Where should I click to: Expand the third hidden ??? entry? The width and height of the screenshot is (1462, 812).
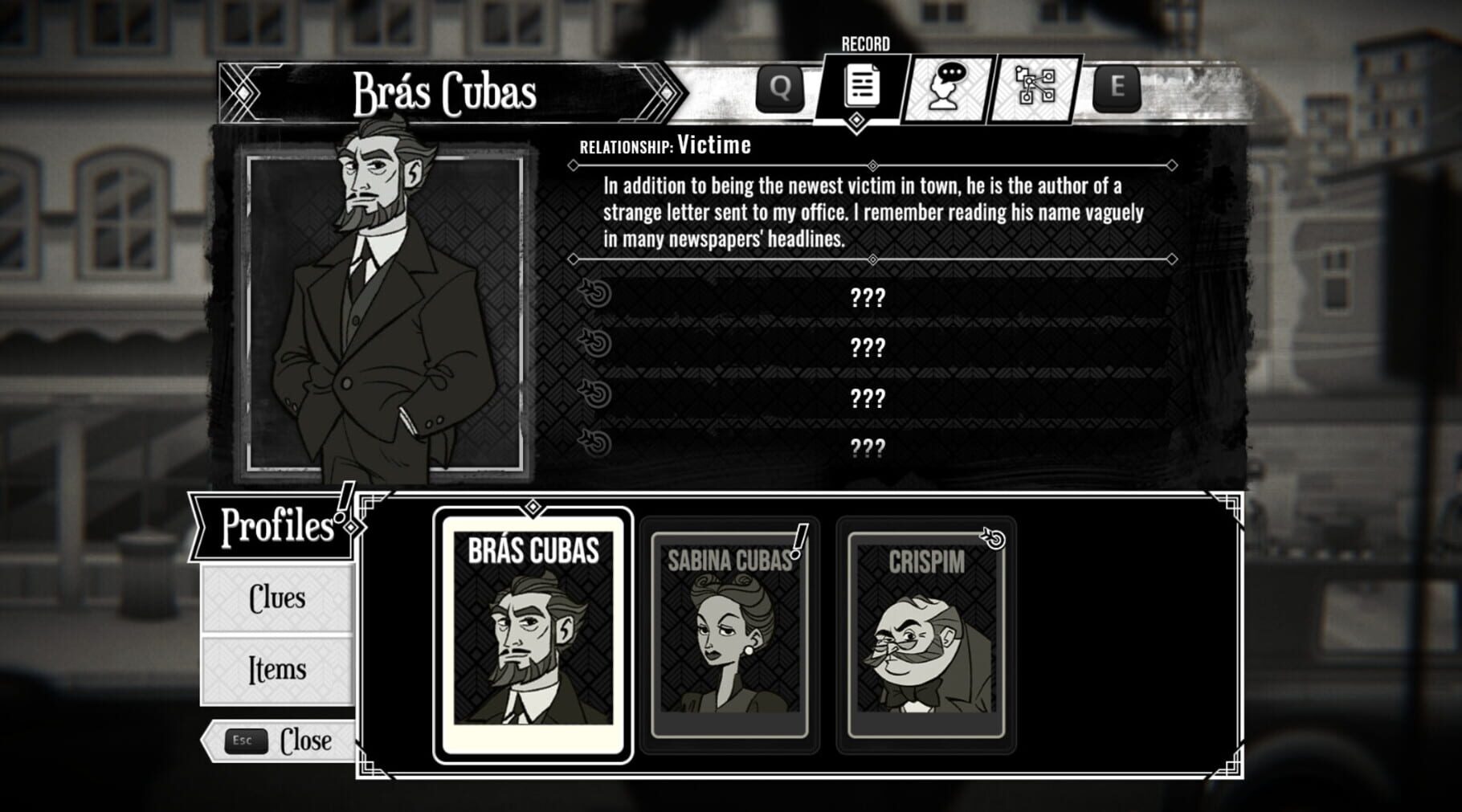[x=869, y=396]
